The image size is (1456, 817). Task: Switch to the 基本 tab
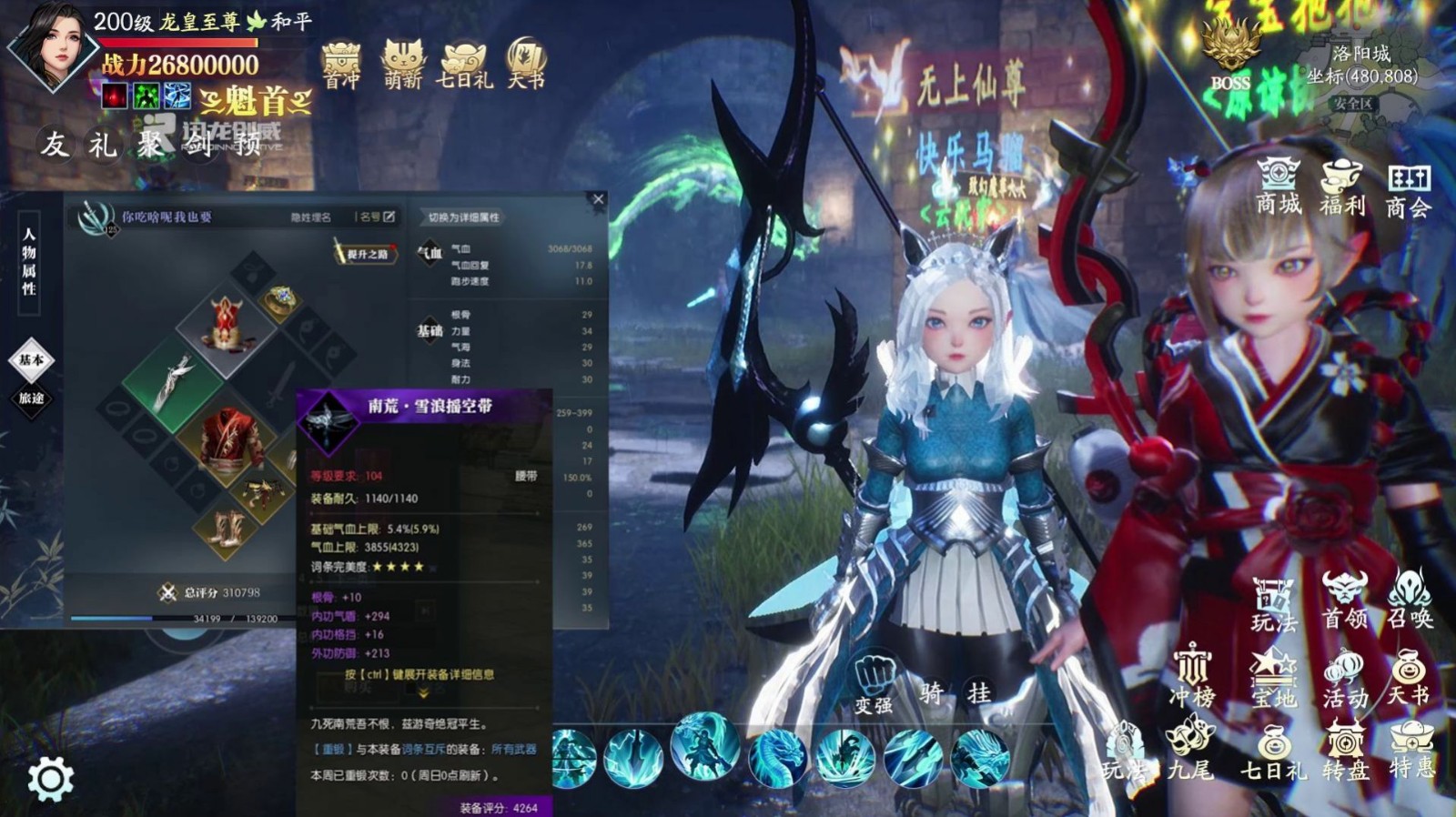32,360
